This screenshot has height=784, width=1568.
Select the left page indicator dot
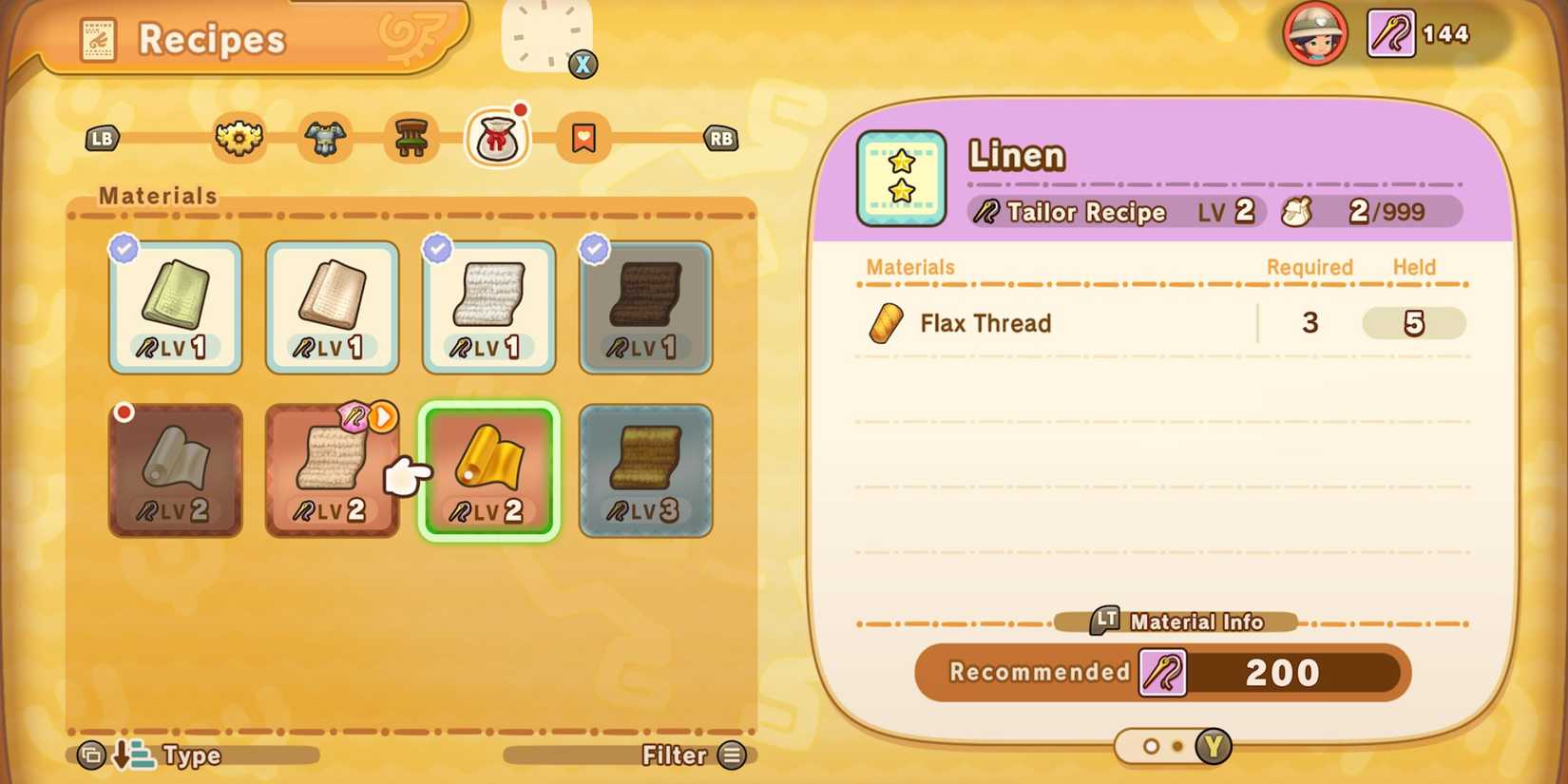pyautogui.click(x=1153, y=747)
